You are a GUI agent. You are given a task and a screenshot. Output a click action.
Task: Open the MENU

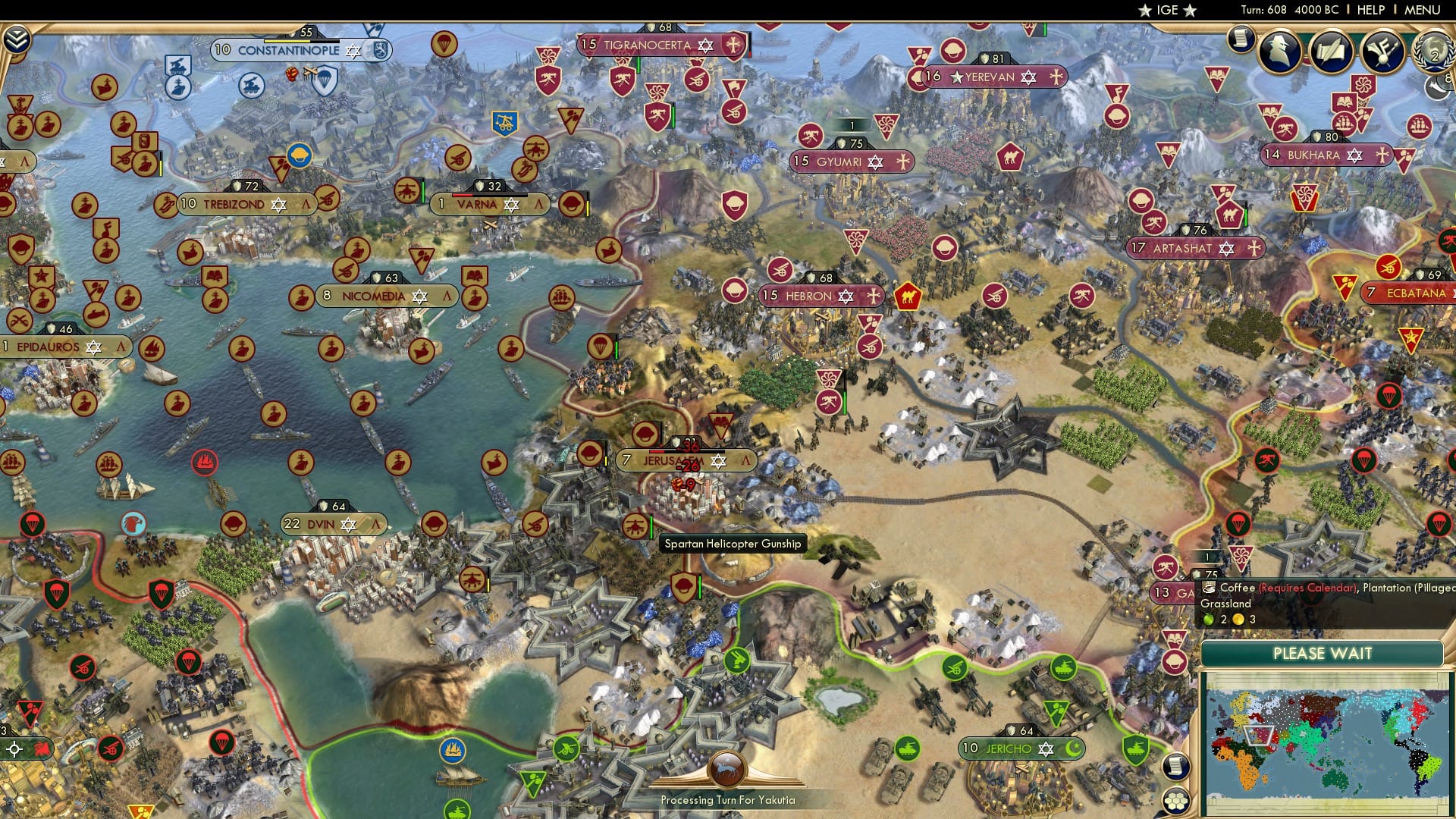(x=1424, y=10)
